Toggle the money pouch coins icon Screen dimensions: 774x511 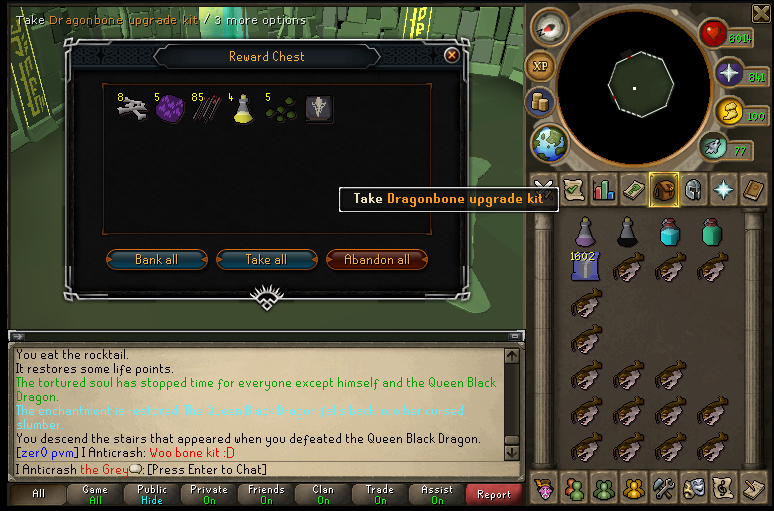541,102
